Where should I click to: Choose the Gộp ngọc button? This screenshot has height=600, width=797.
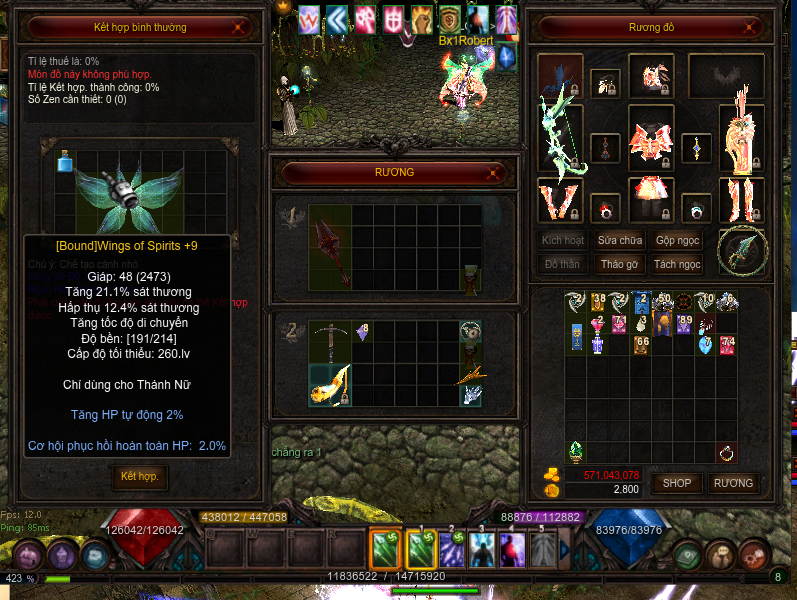[x=677, y=241]
